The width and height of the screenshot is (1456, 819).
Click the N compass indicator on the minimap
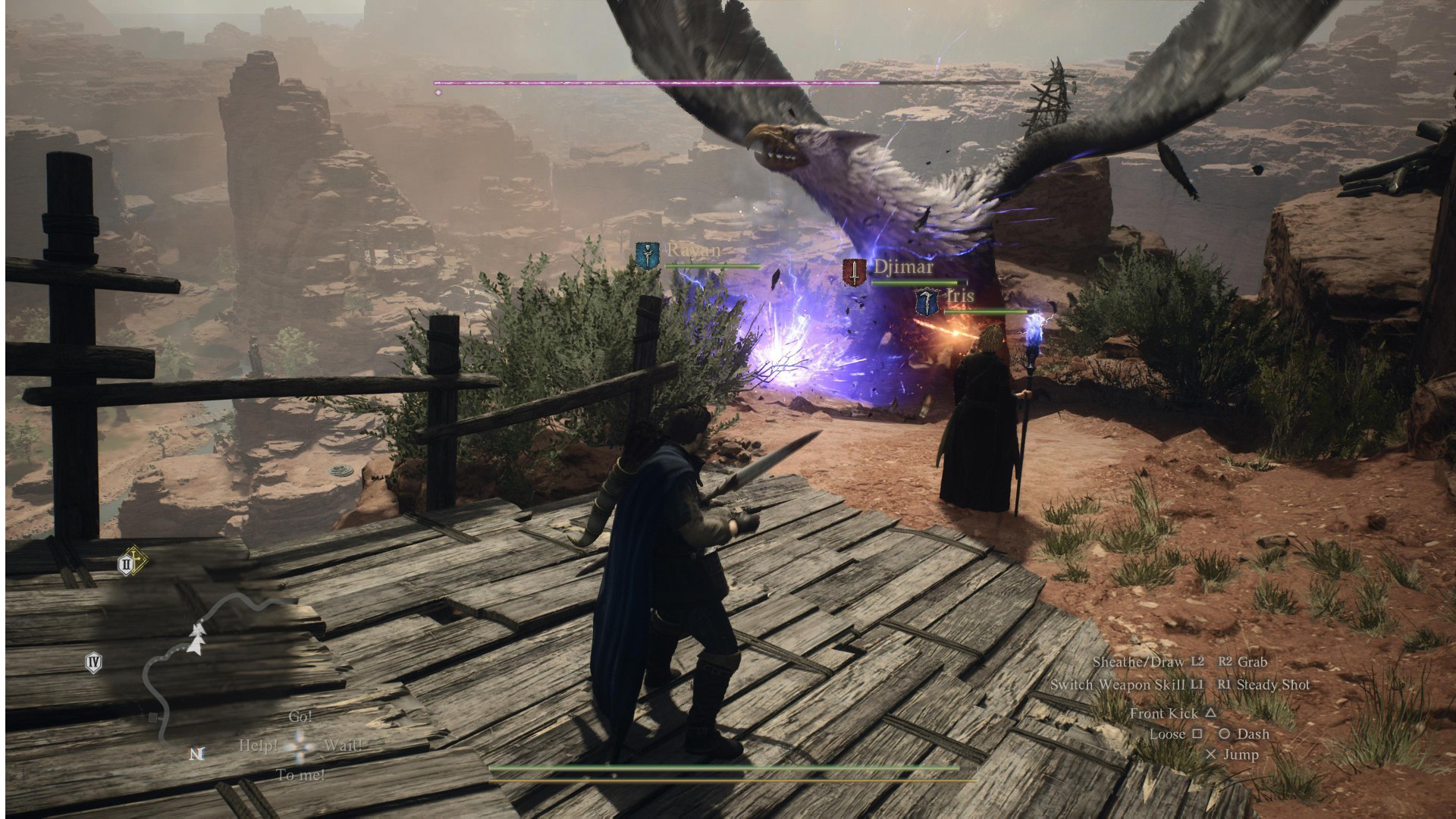[x=197, y=754]
